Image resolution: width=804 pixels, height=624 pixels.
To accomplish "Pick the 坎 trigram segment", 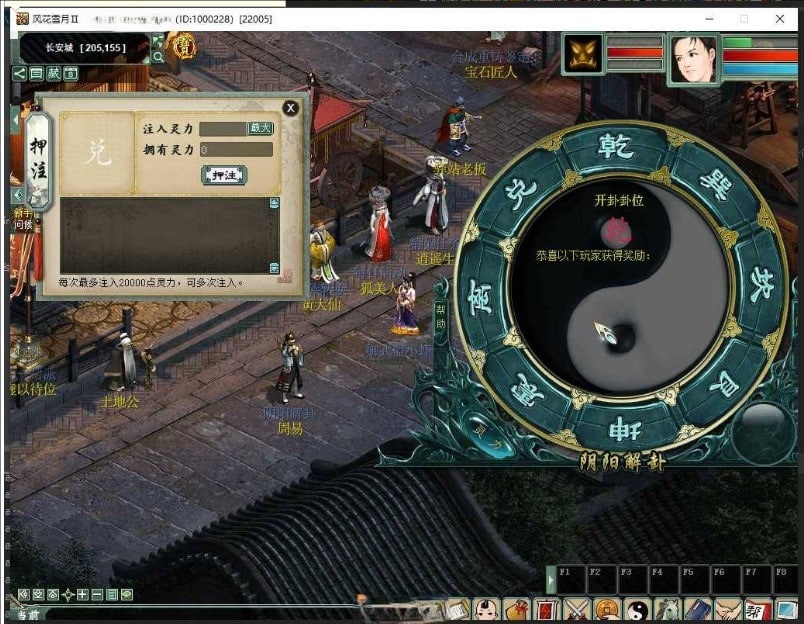I will 760,278.
